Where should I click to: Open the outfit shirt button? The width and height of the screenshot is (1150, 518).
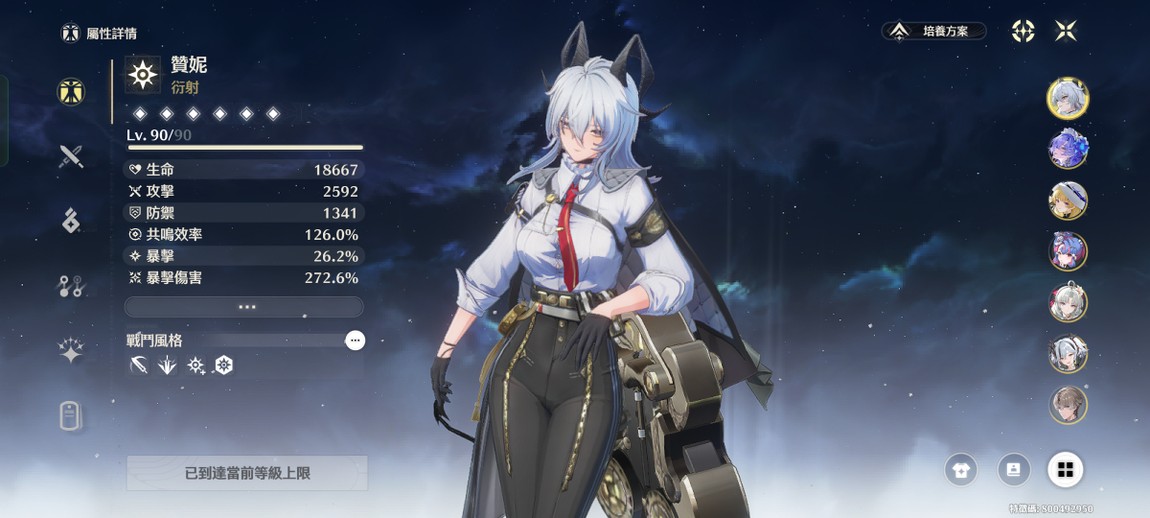(961, 470)
